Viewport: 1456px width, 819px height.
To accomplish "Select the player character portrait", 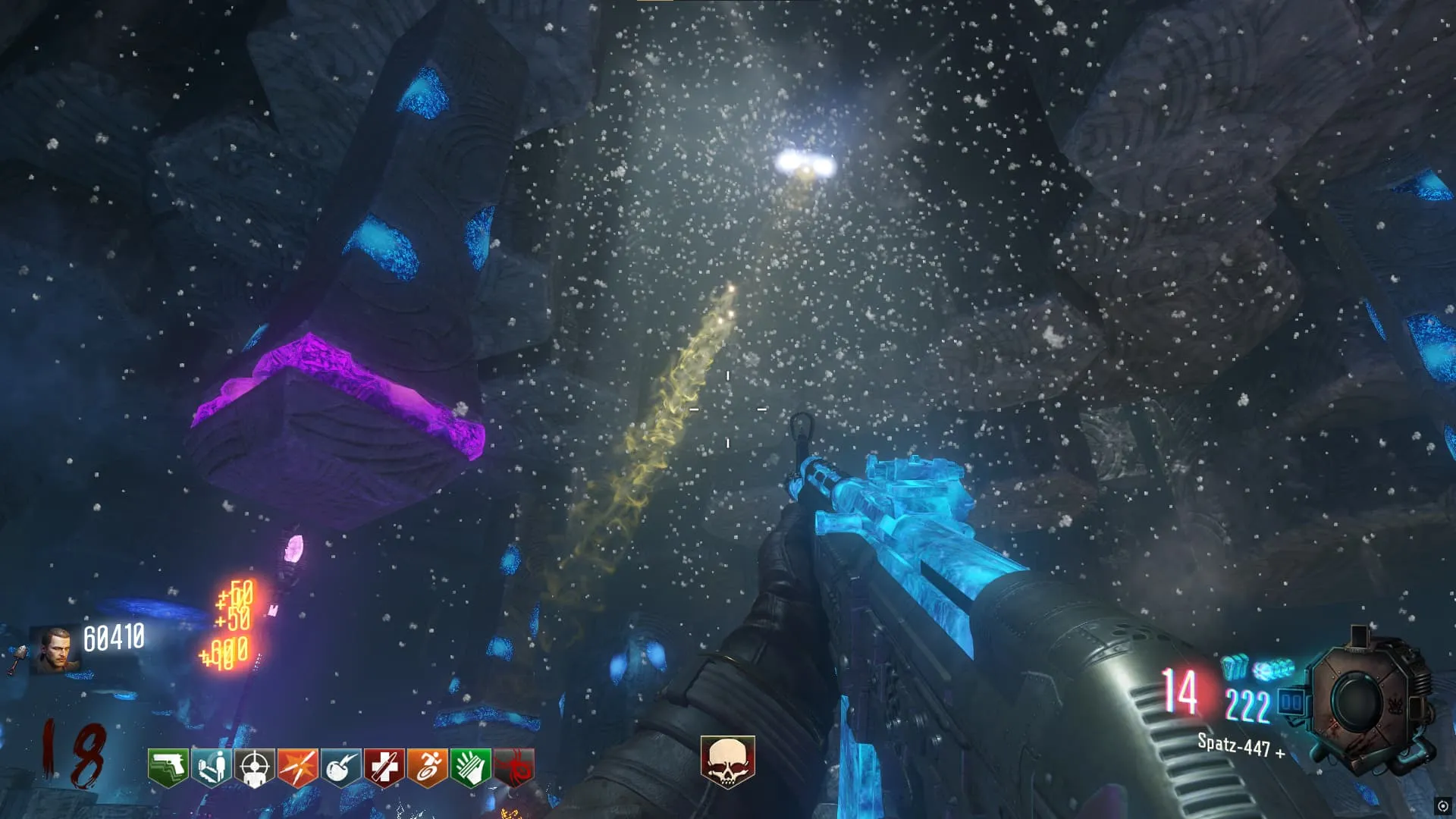I will (x=55, y=650).
